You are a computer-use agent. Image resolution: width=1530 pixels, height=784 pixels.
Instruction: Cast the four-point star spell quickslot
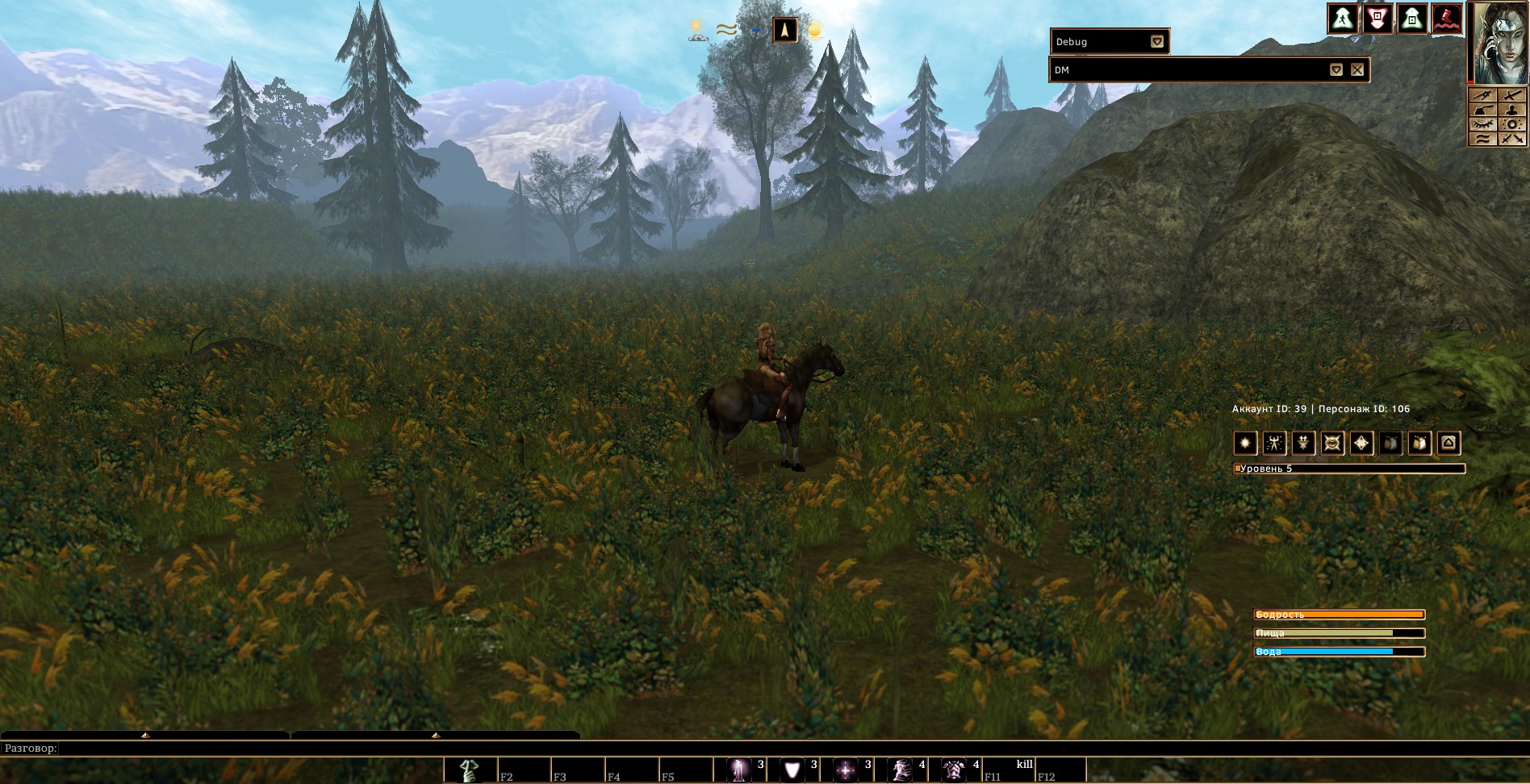(846, 770)
